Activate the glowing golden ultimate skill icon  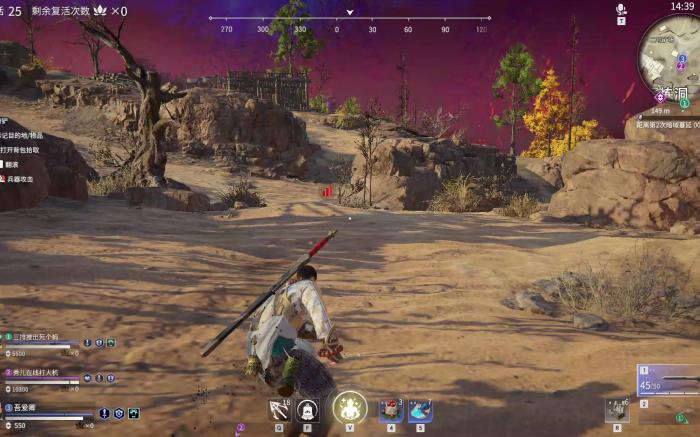pos(350,408)
